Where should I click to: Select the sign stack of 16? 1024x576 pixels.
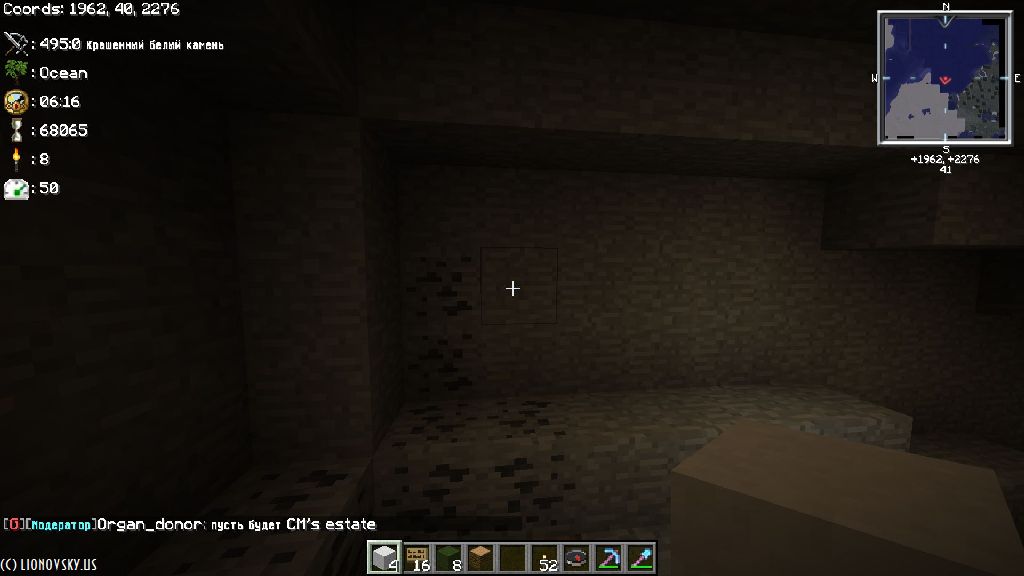click(416, 557)
